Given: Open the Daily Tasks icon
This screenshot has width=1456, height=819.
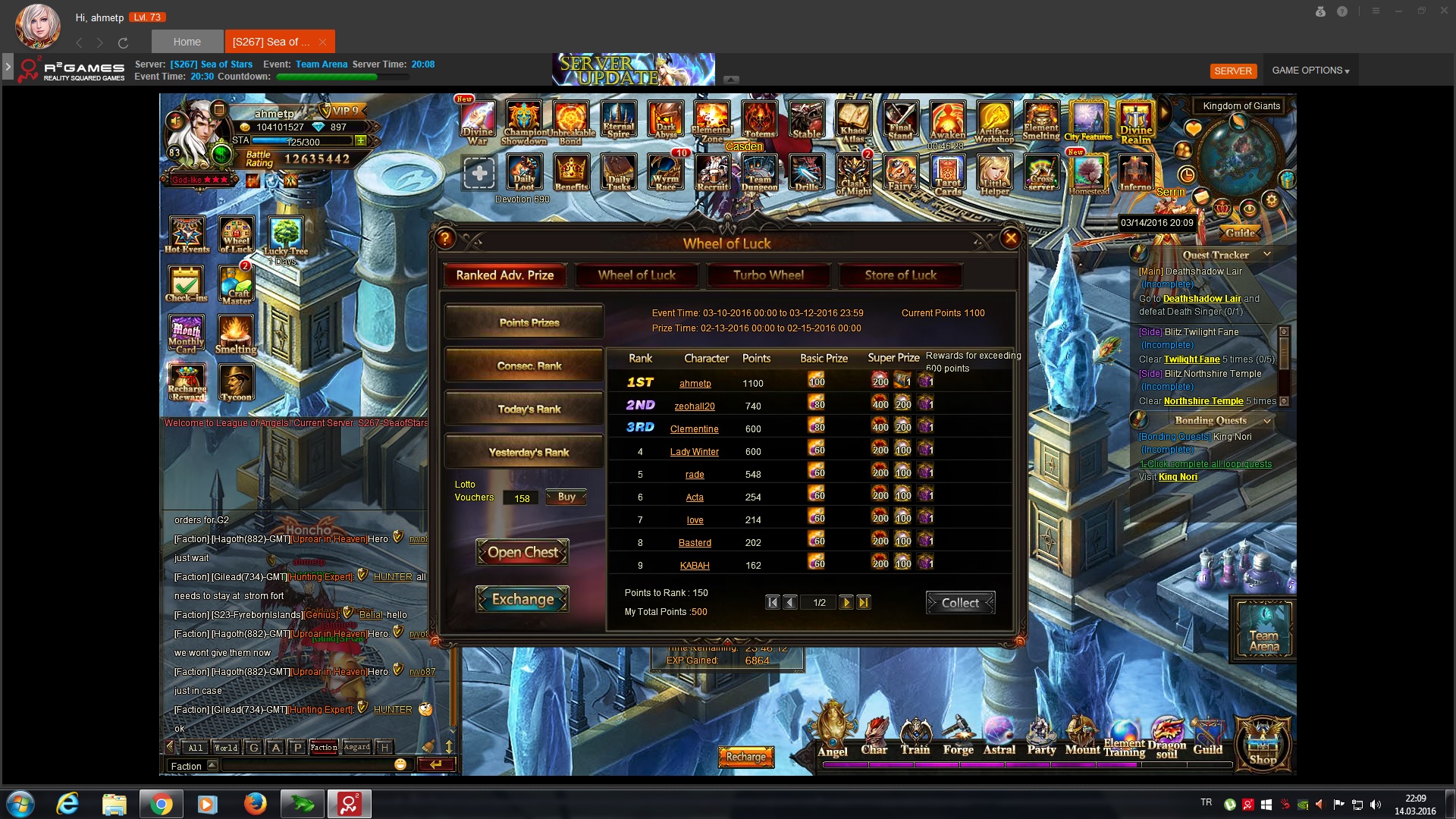Looking at the screenshot, I should point(618,174).
